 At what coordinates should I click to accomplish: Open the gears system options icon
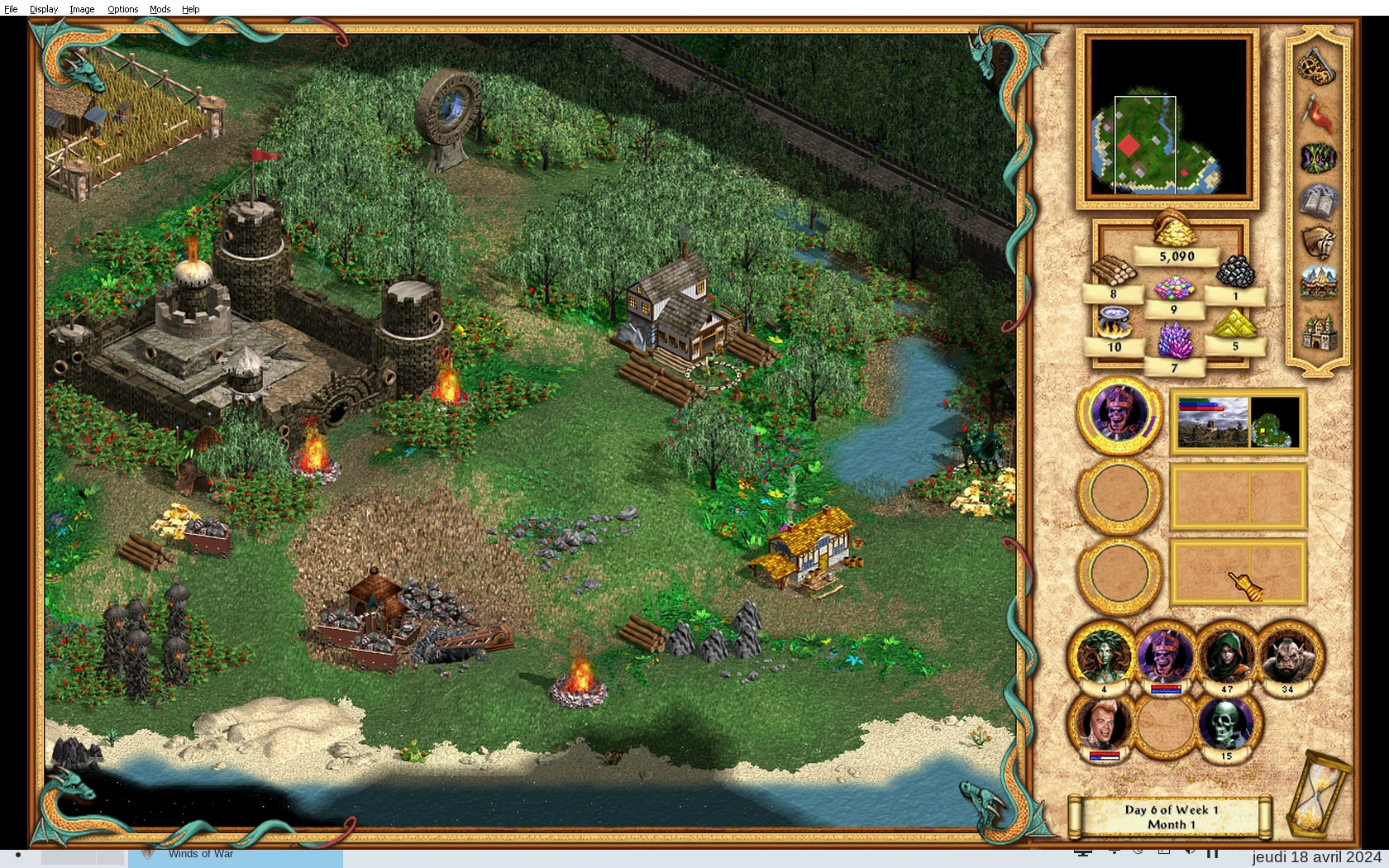pos(1317,66)
